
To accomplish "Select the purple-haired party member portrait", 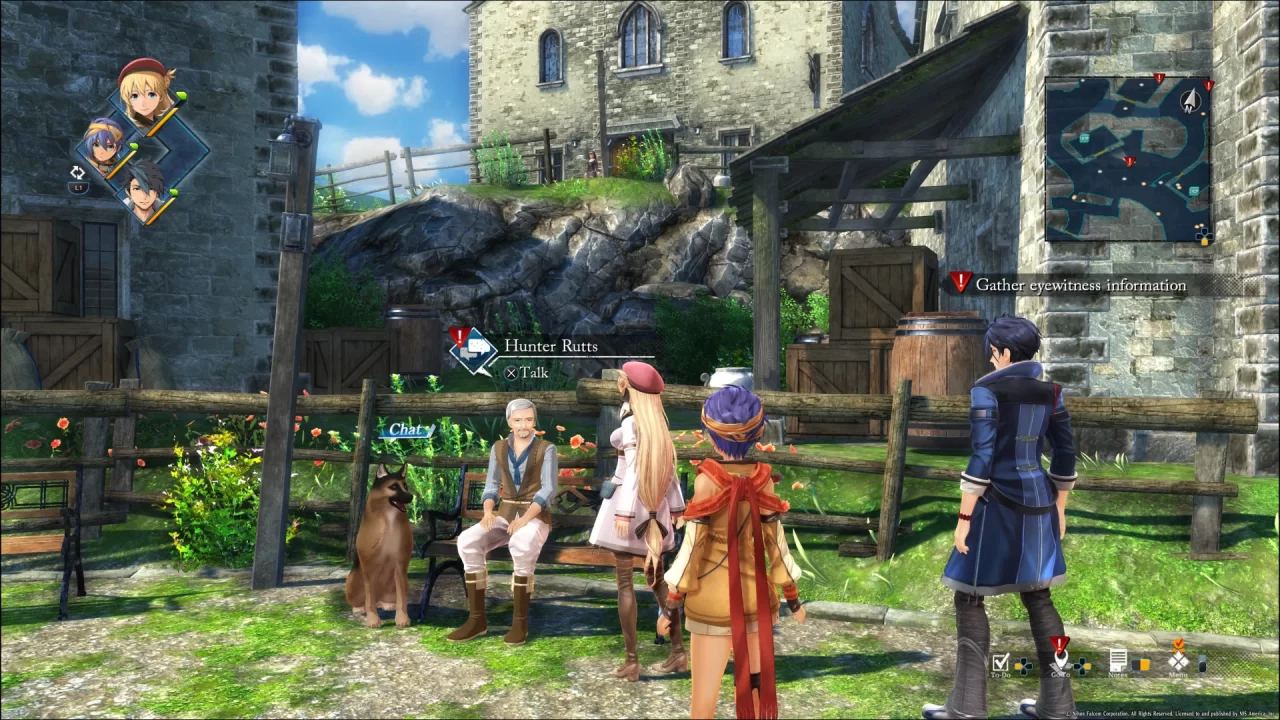I will point(104,142).
